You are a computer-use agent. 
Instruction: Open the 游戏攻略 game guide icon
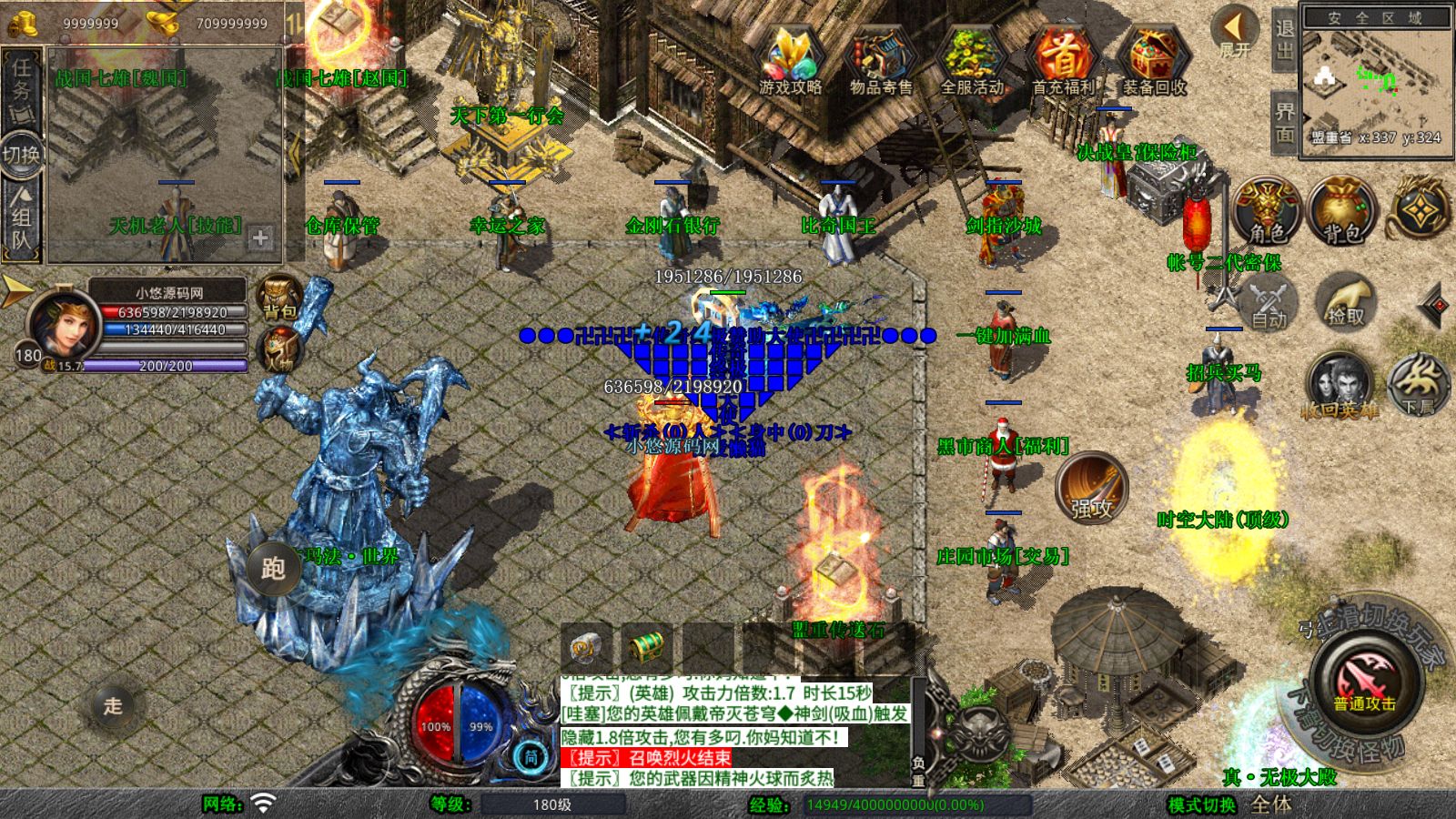pos(790,59)
